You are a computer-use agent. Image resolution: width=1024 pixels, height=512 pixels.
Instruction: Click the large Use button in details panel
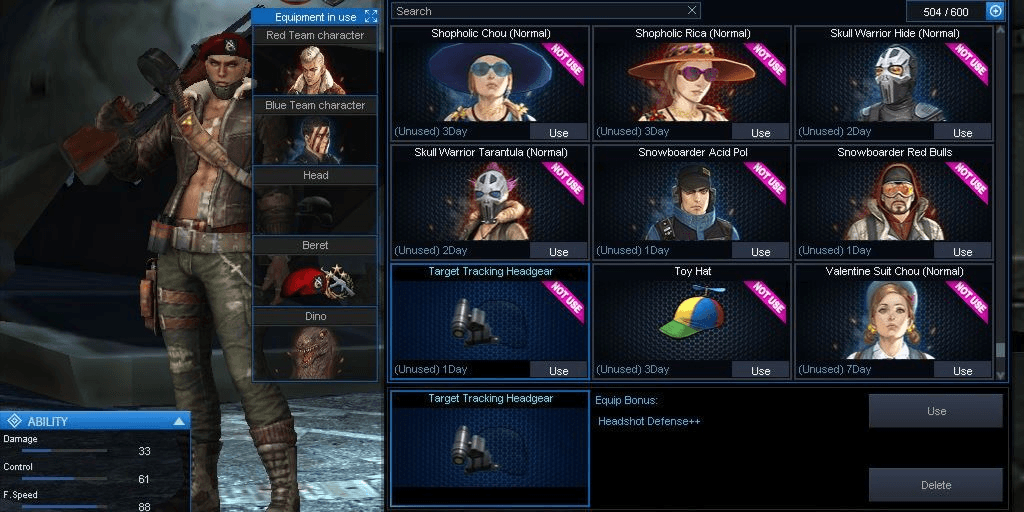(x=936, y=411)
